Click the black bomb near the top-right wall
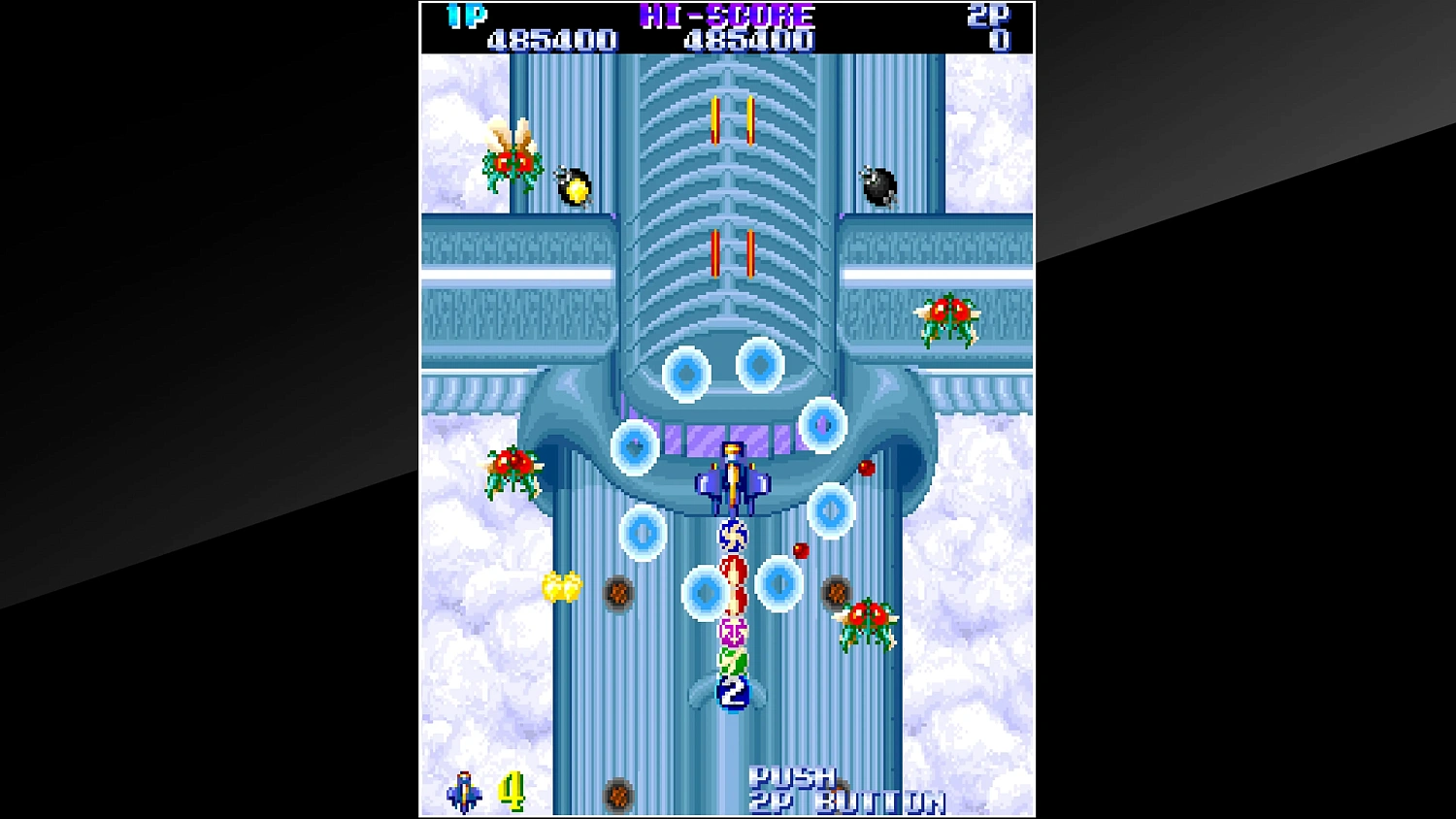This screenshot has width=1456, height=819. tap(878, 186)
